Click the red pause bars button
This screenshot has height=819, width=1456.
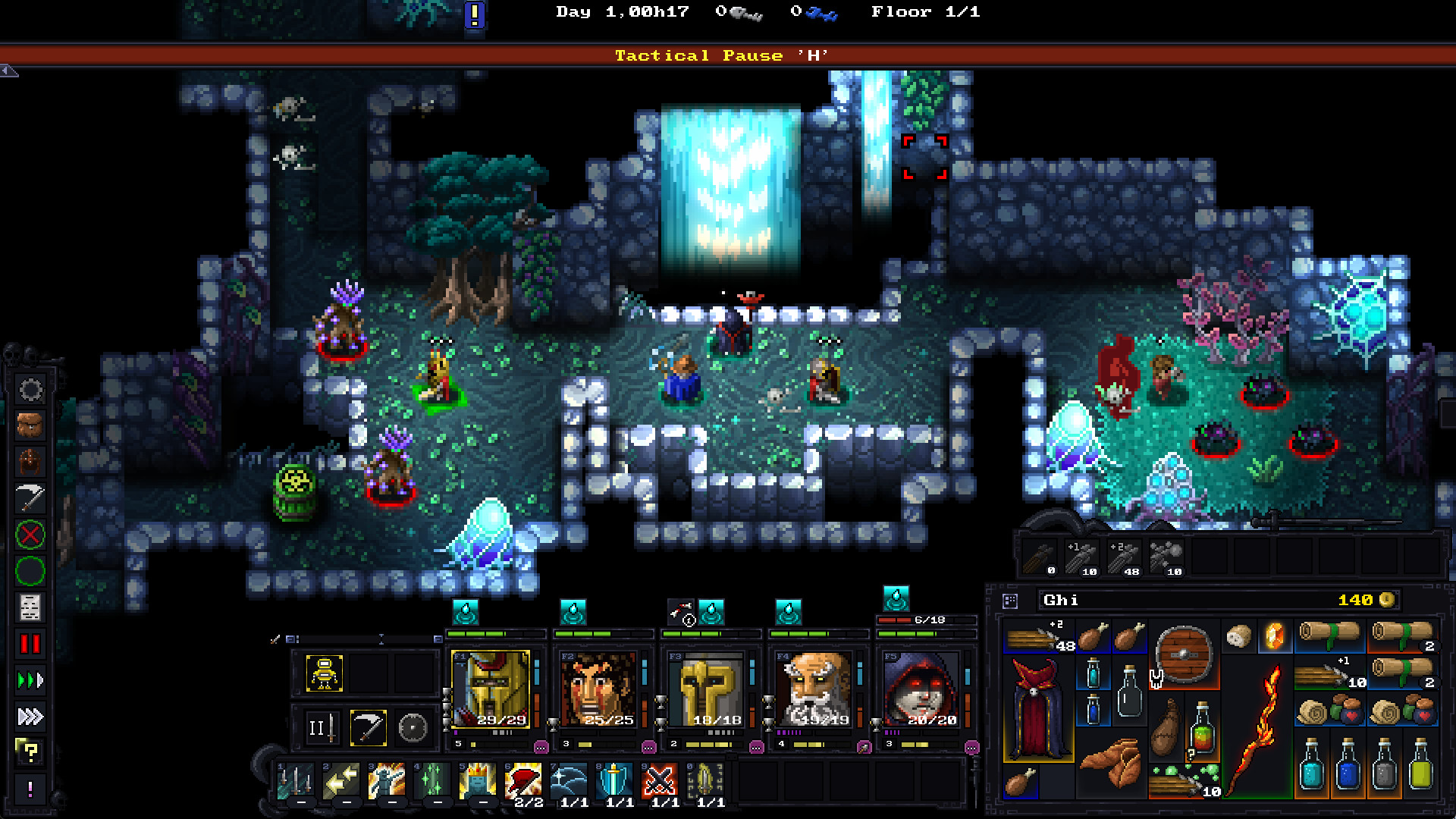(30, 645)
